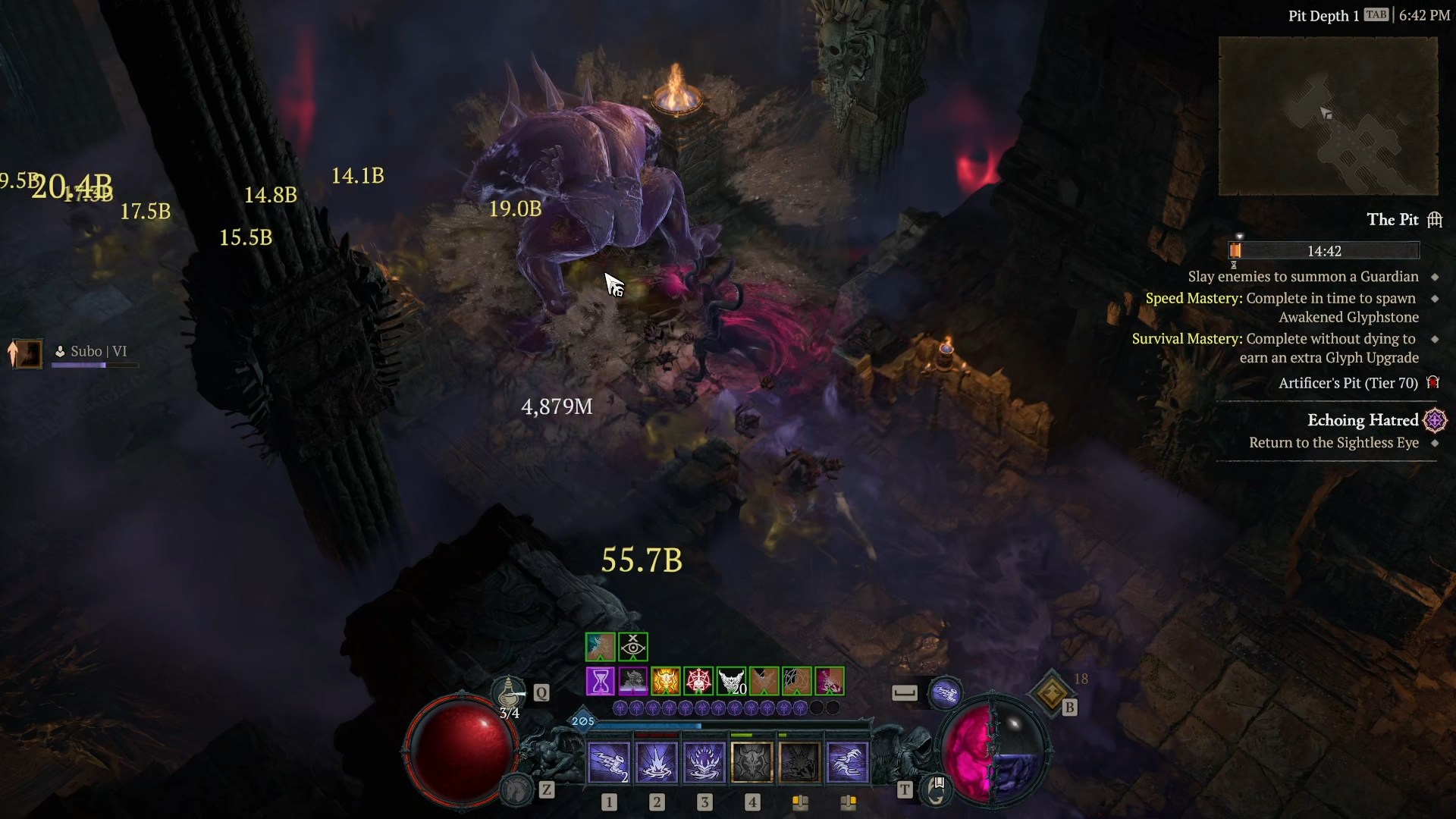This screenshot has width=1456, height=819.
Task: Click the left yellow consumable chest button
Action: click(x=802, y=802)
